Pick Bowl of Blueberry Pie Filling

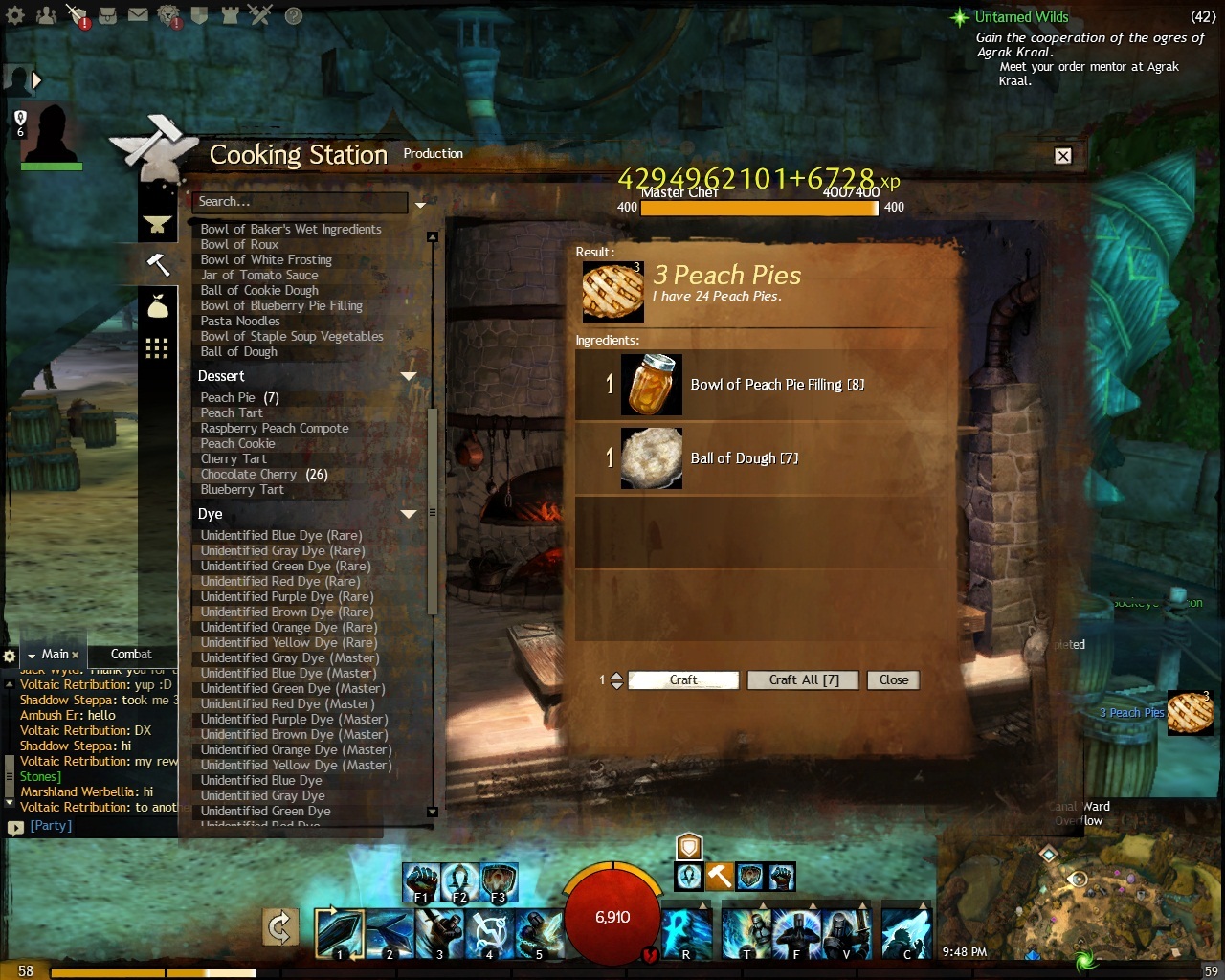click(x=281, y=305)
